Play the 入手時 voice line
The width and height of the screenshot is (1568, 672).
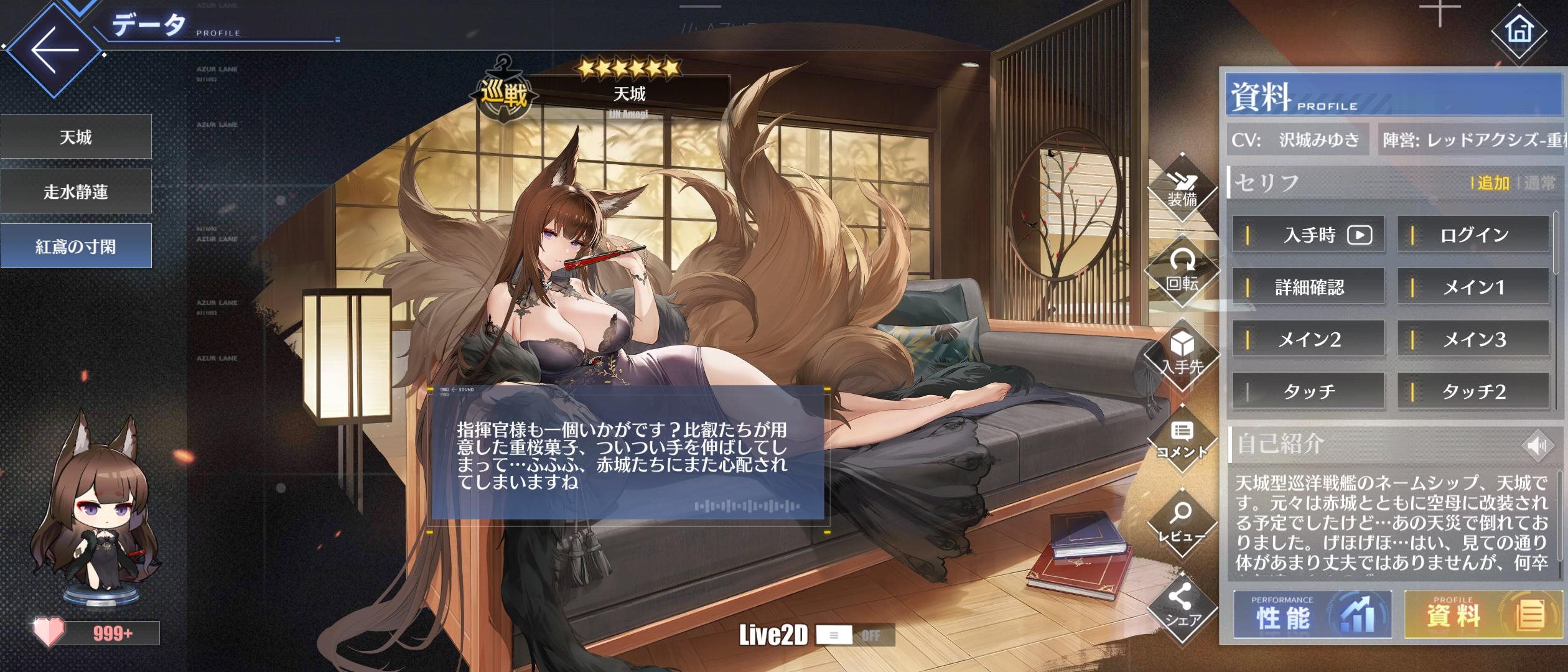pos(1309,235)
